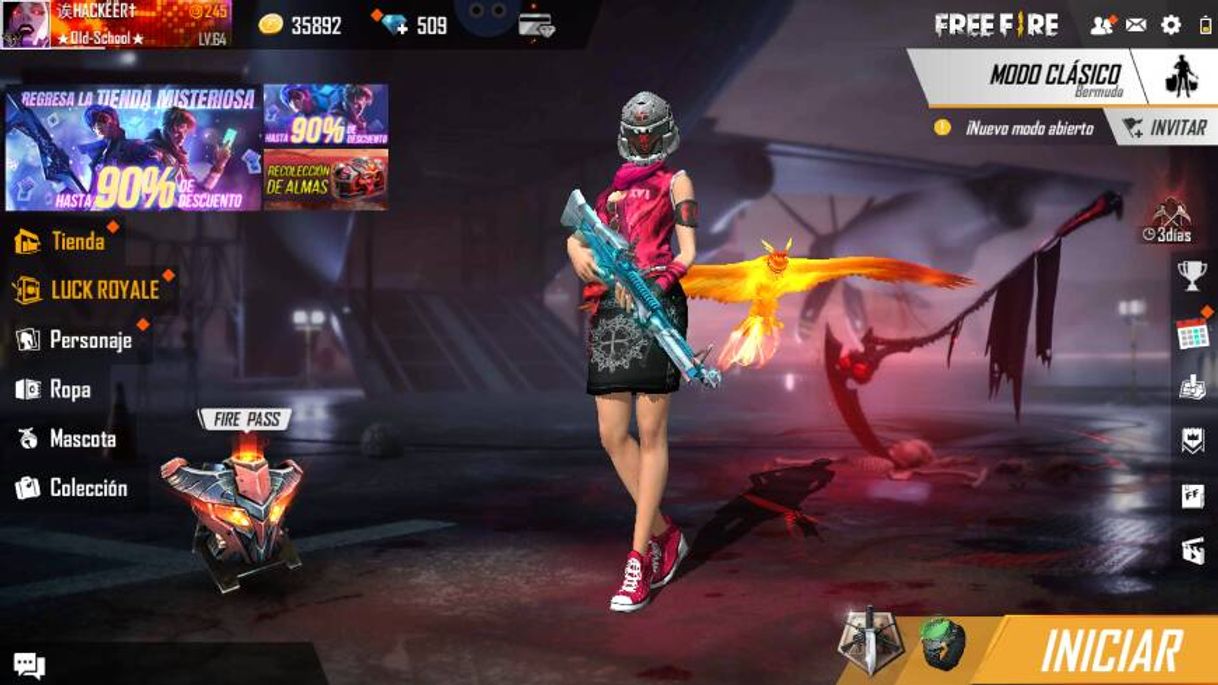Open the player profile HACKEER
This screenshot has width=1218, height=685.
coord(115,24)
